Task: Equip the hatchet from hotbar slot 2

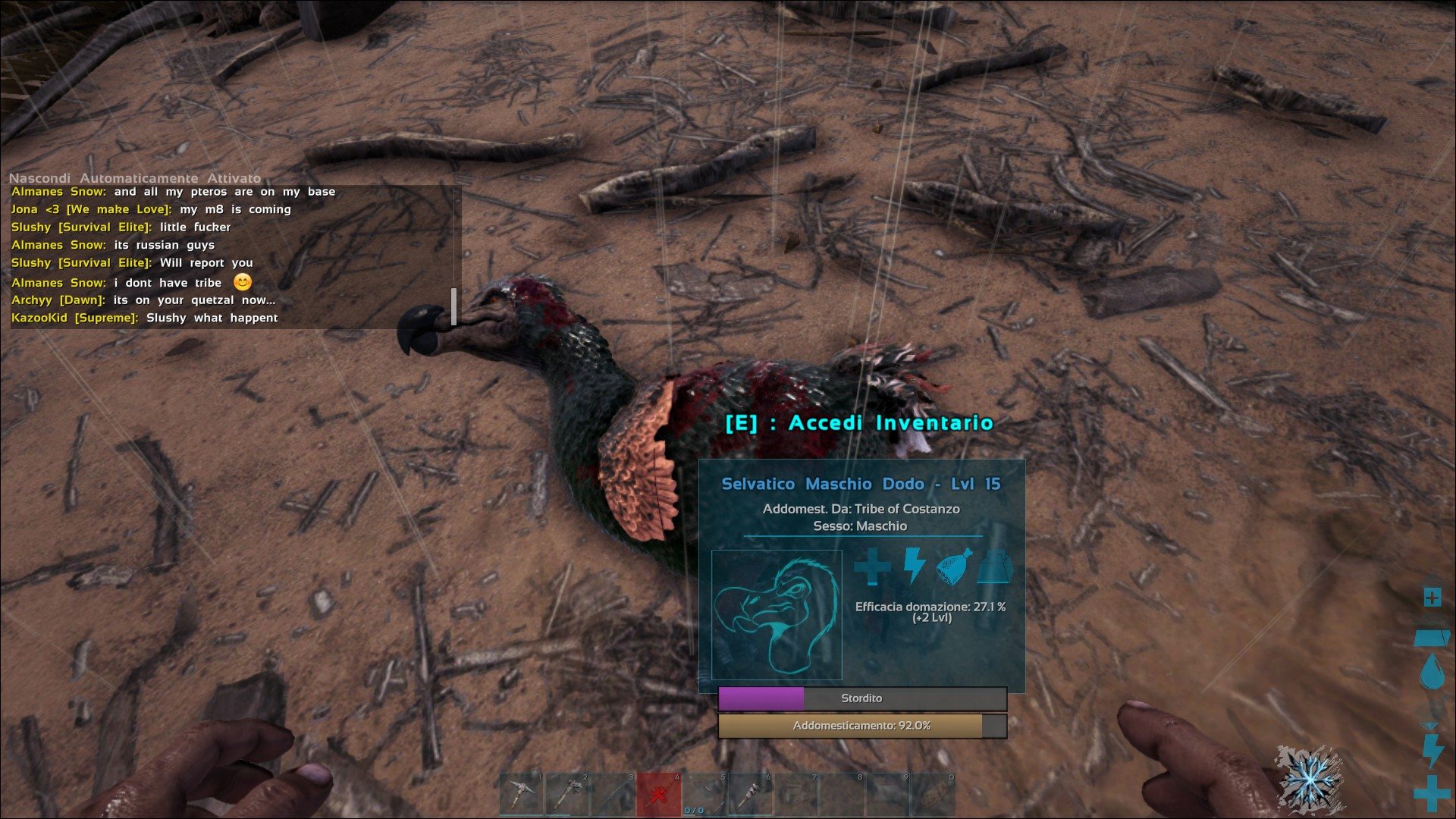Action: pos(568,794)
